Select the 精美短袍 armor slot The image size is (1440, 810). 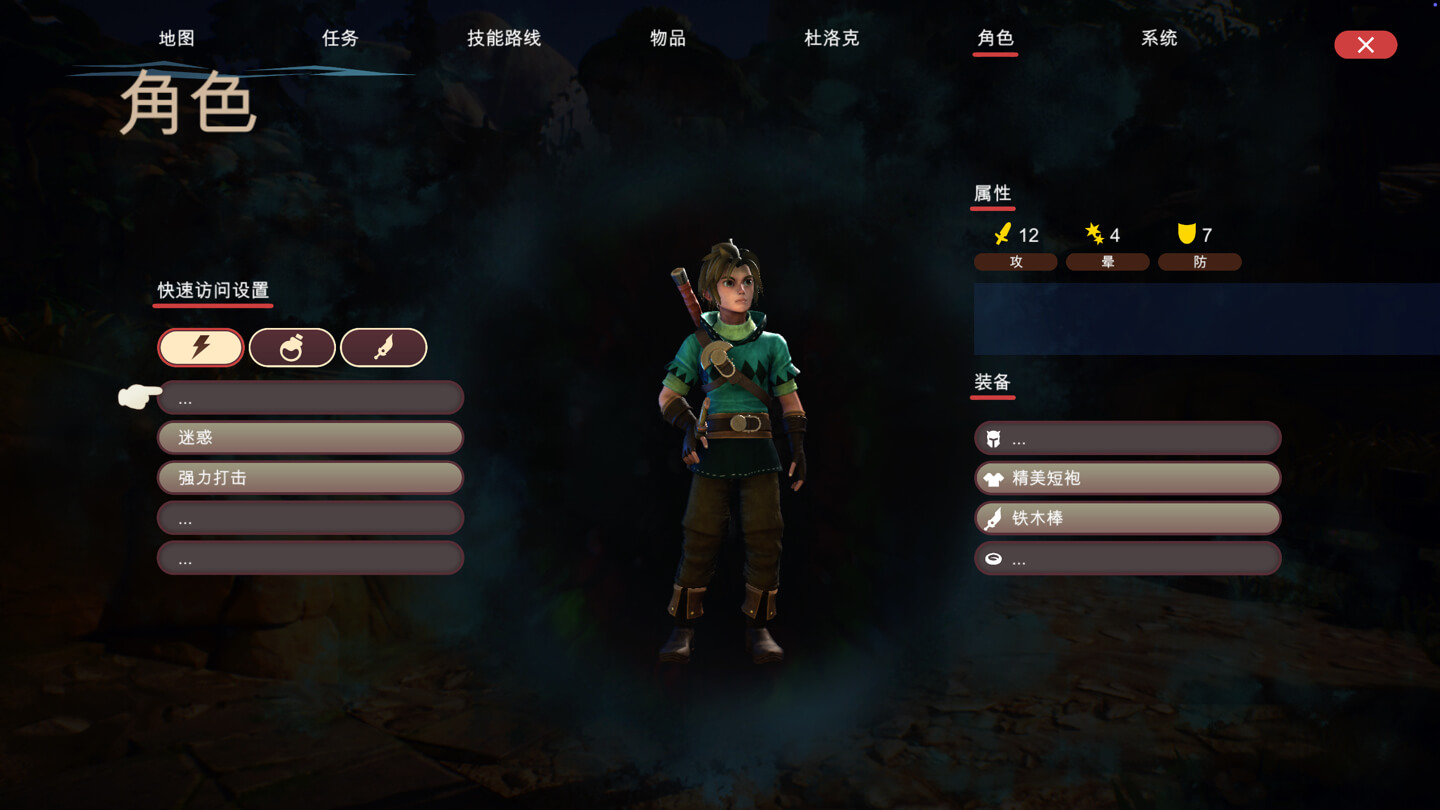[1127, 478]
